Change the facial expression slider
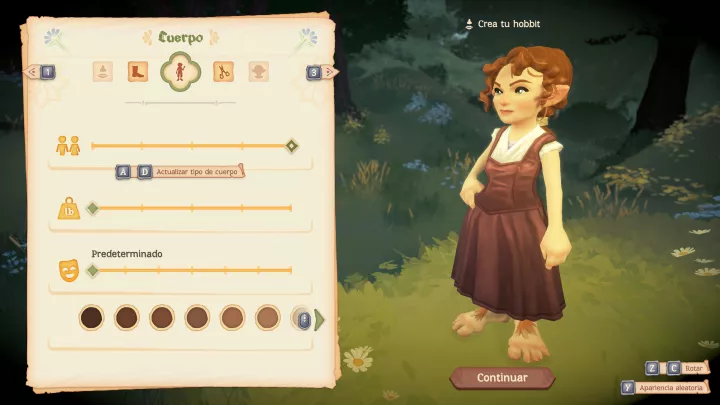The width and height of the screenshot is (720, 405). point(93,270)
